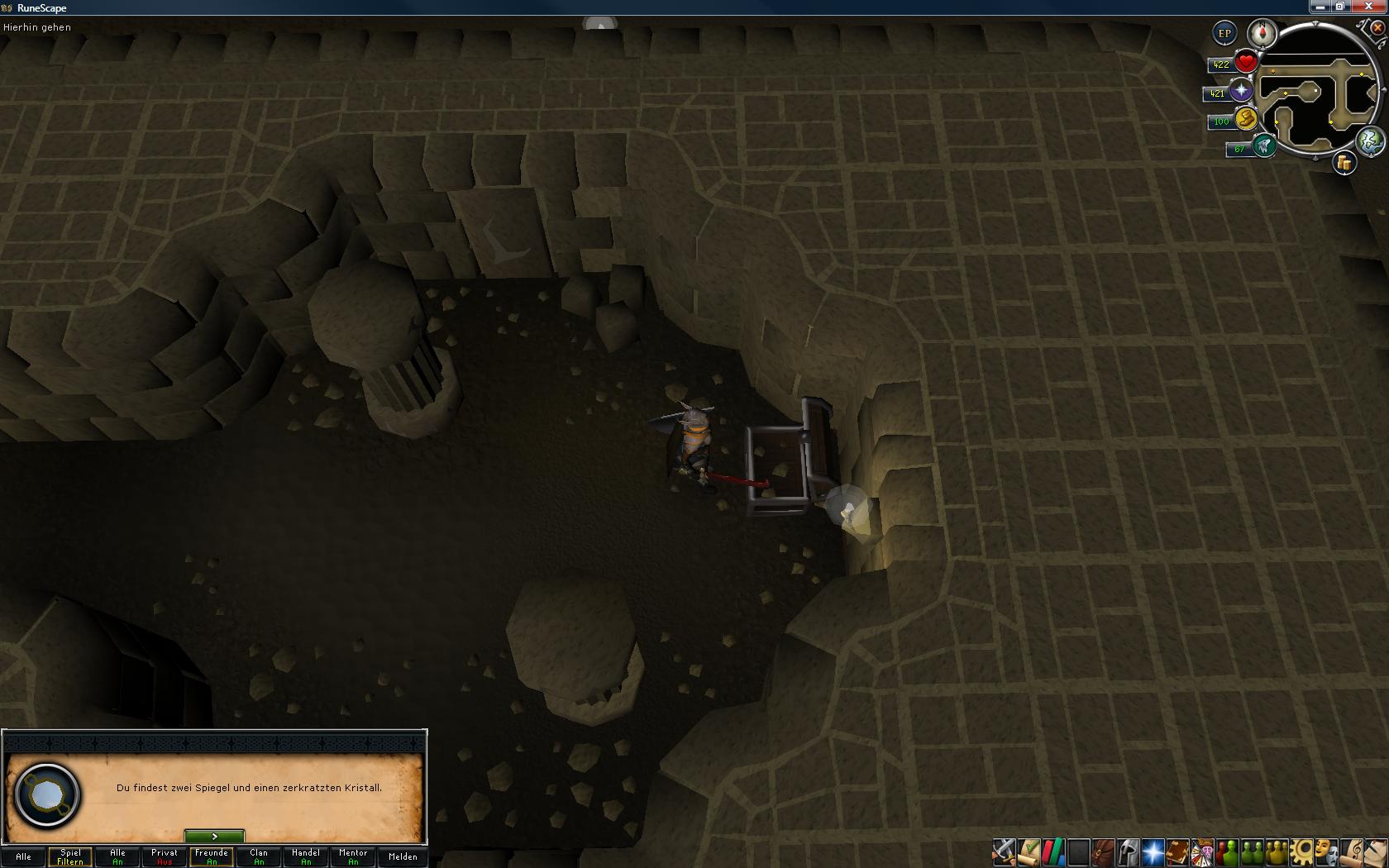Open the helmet worn equipment tab
The image size is (1389, 868).
point(1128,851)
